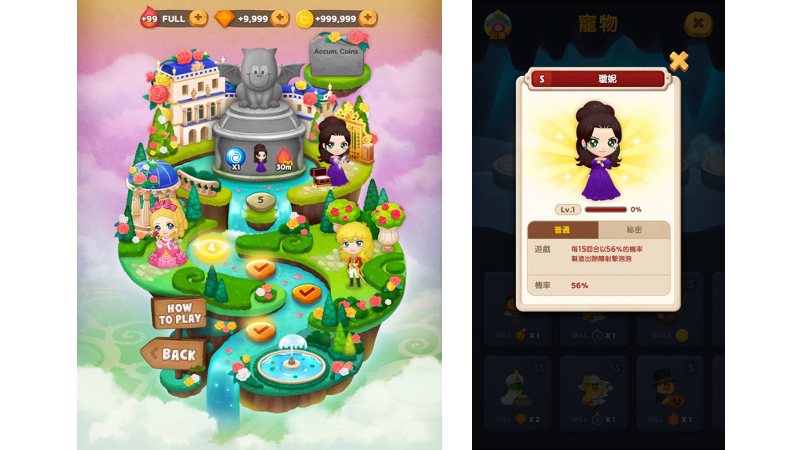This screenshot has height=450, width=800.
Task: Close the pet detail popup with yellow X
Action: (x=679, y=61)
